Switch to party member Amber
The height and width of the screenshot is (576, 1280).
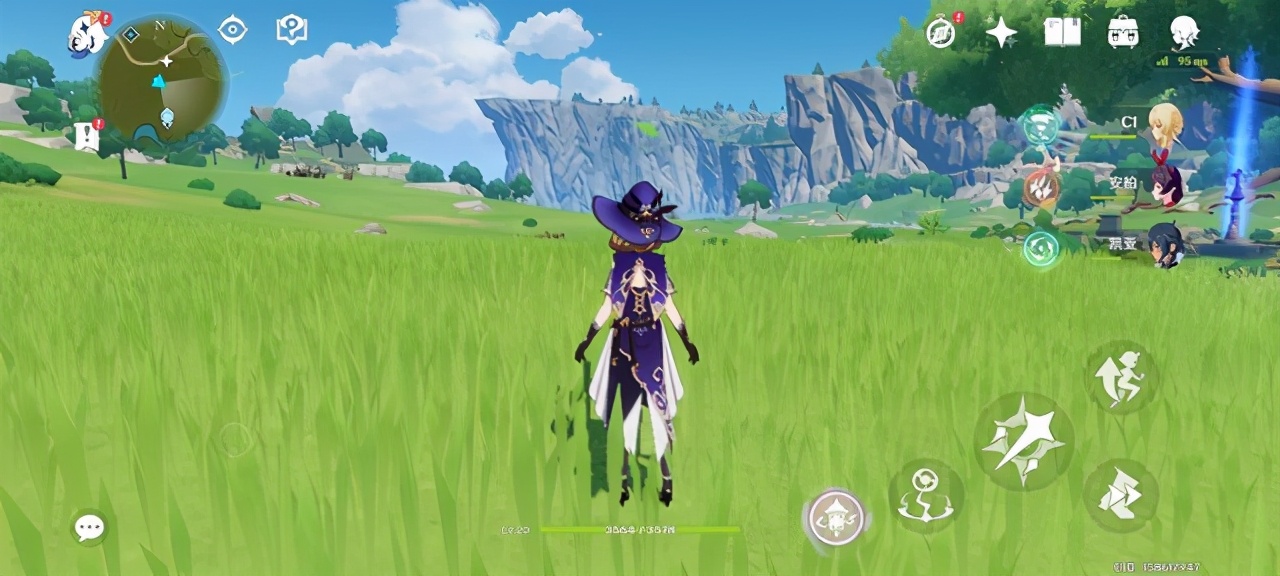1164,183
